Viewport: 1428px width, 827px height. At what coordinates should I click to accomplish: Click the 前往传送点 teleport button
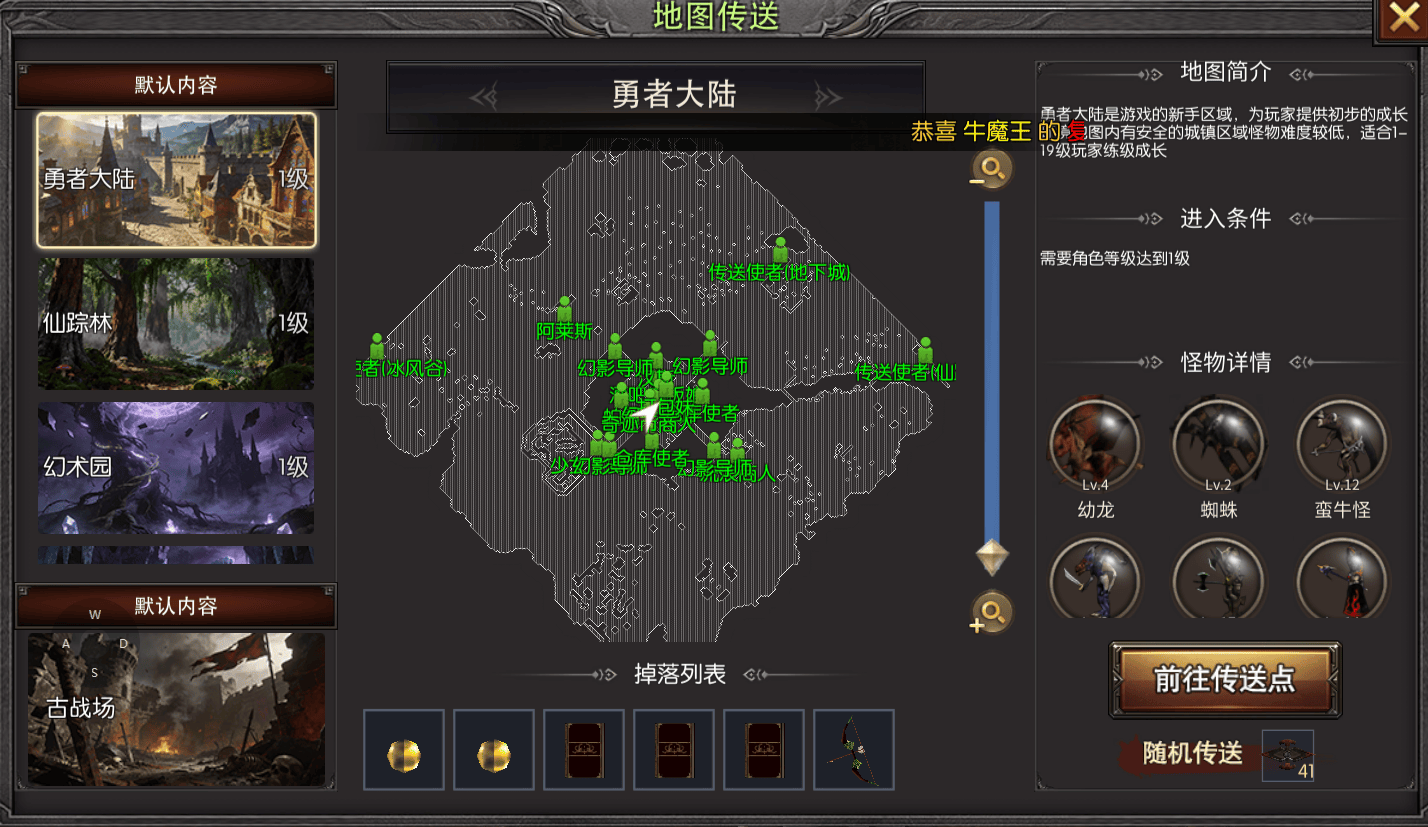pyautogui.click(x=1224, y=680)
